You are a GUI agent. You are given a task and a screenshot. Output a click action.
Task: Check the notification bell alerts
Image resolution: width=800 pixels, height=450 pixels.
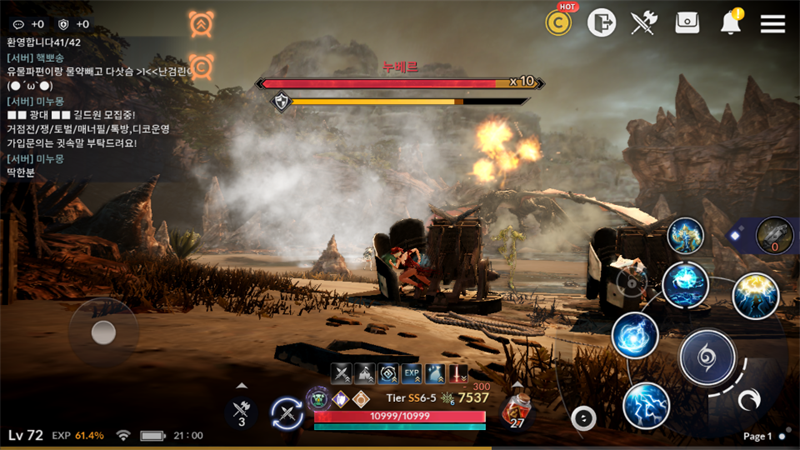(x=731, y=23)
